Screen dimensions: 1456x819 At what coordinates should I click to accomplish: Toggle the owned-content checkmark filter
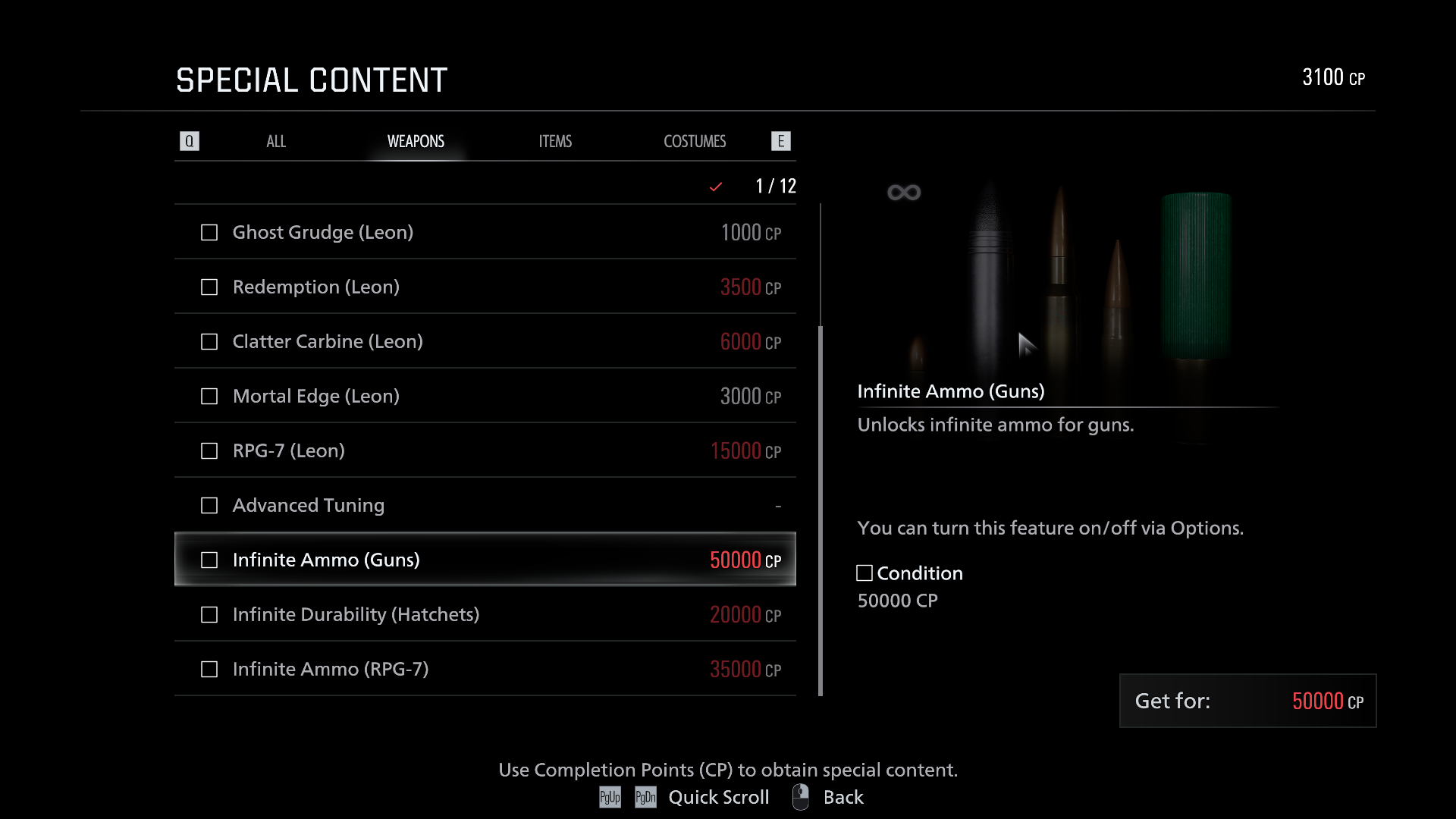[715, 187]
